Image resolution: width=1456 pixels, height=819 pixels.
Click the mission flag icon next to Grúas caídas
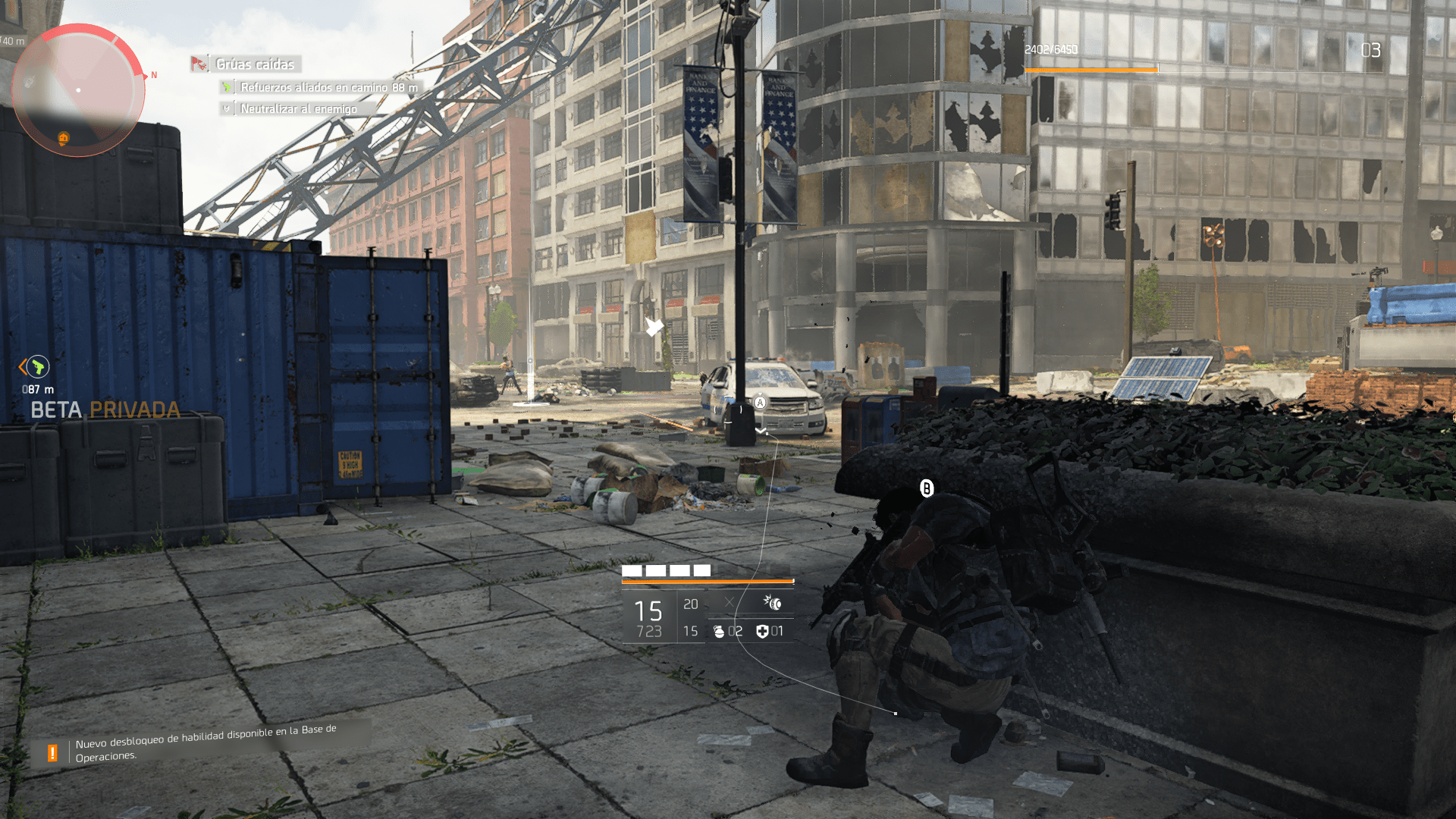[199, 64]
